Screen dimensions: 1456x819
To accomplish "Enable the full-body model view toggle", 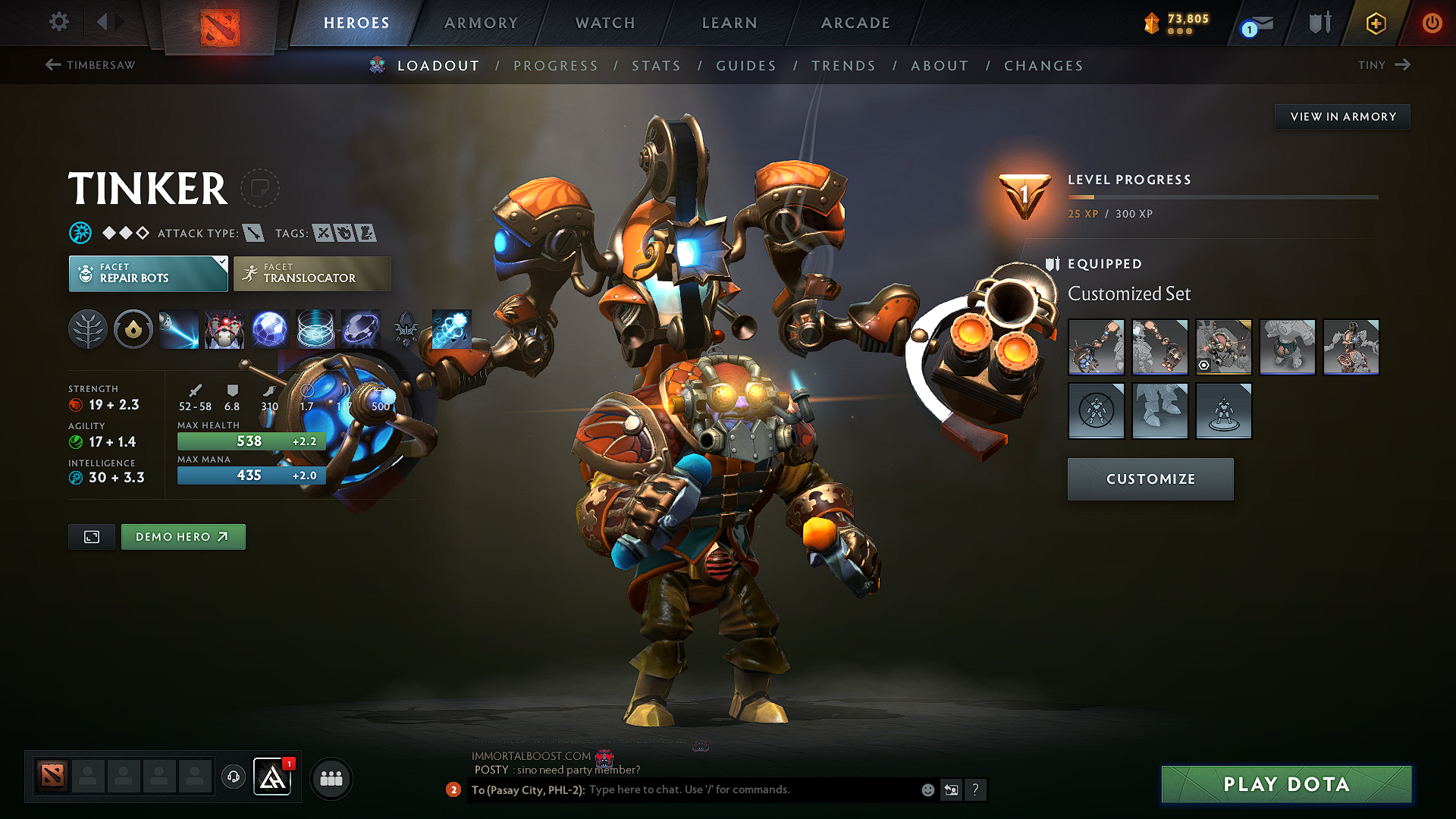I will pos(91,536).
